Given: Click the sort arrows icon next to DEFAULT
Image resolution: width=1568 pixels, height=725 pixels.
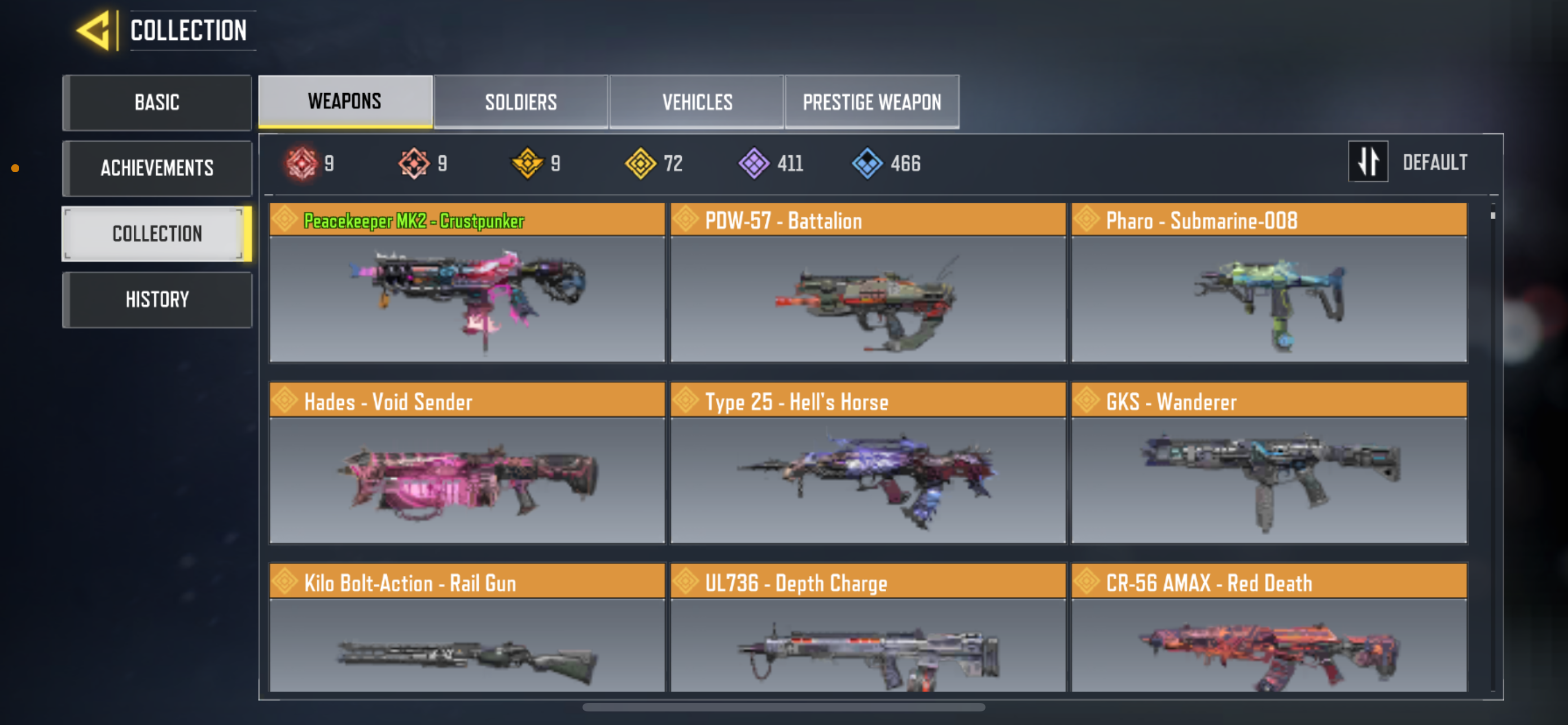Looking at the screenshot, I should pyautogui.click(x=1368, y=161).
